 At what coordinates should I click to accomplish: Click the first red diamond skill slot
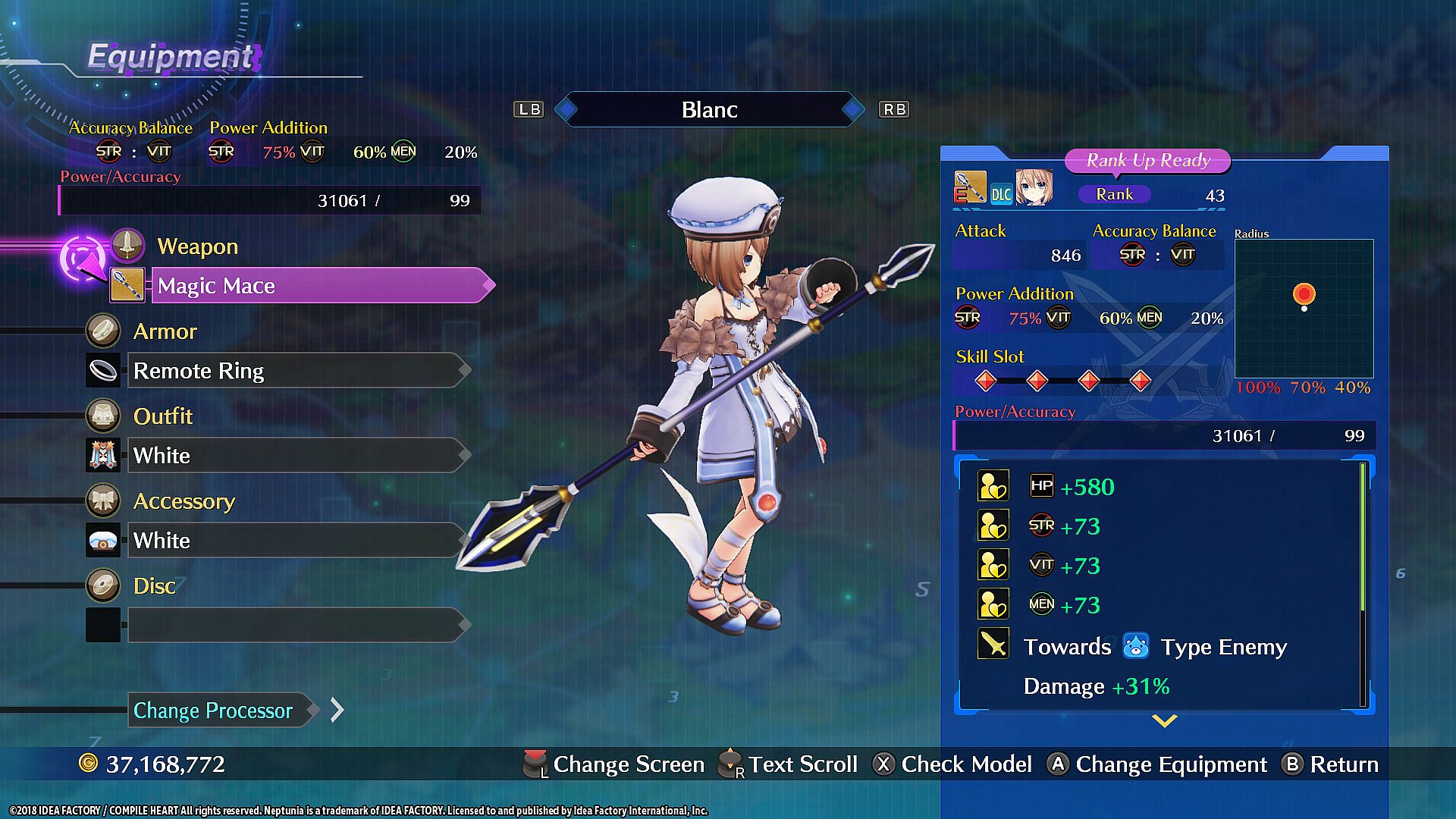[x=986, y=381]
